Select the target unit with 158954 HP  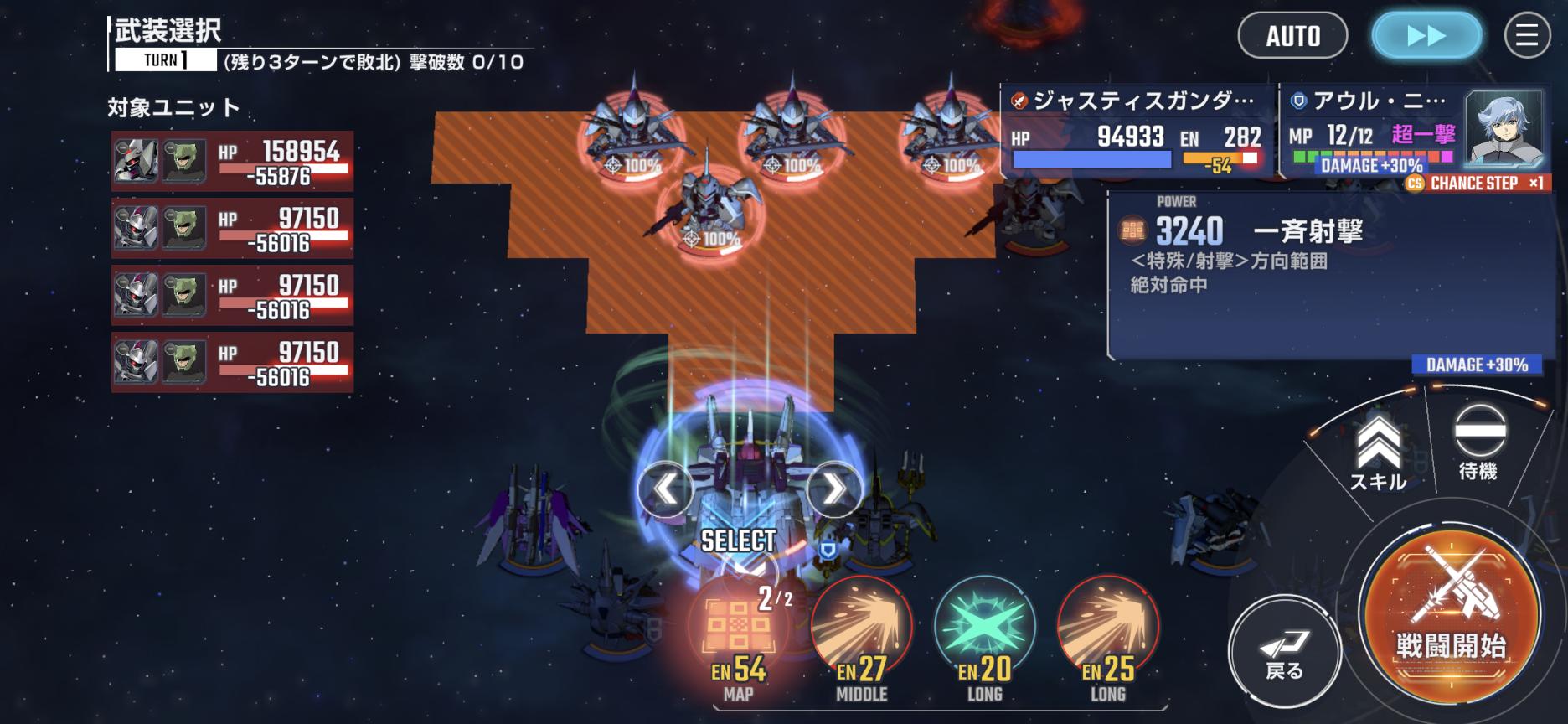pos(232,161)
